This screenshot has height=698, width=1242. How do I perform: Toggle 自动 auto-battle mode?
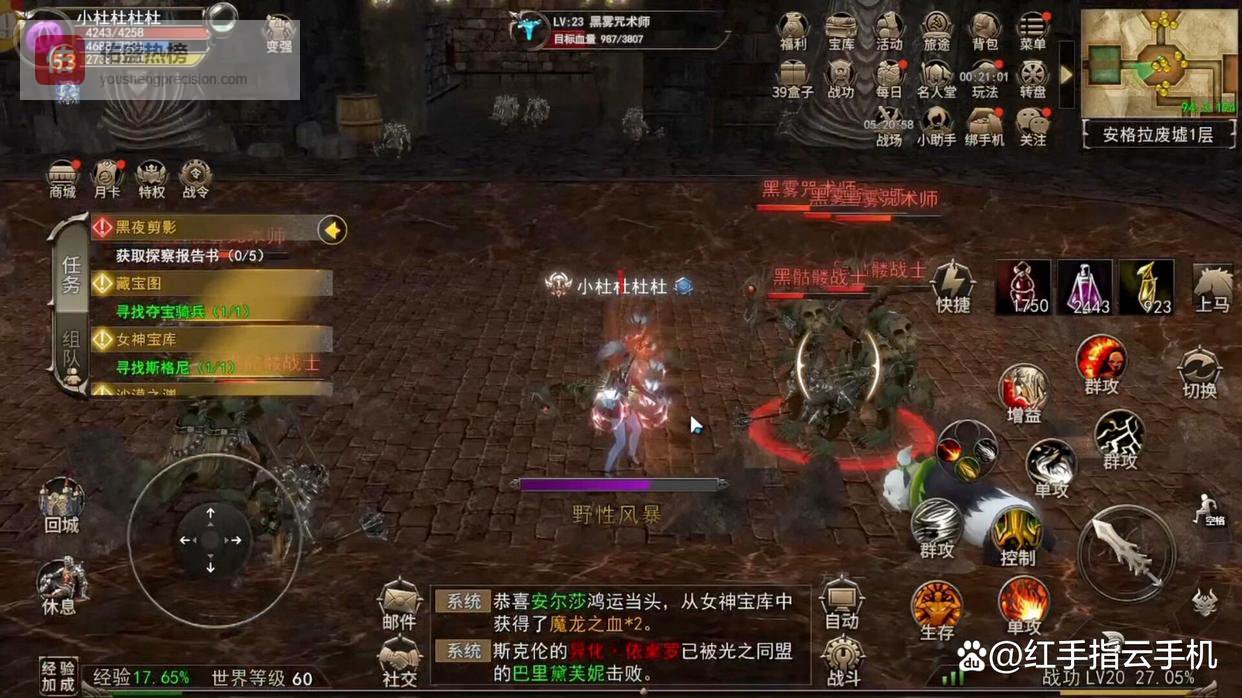point(841,603)
